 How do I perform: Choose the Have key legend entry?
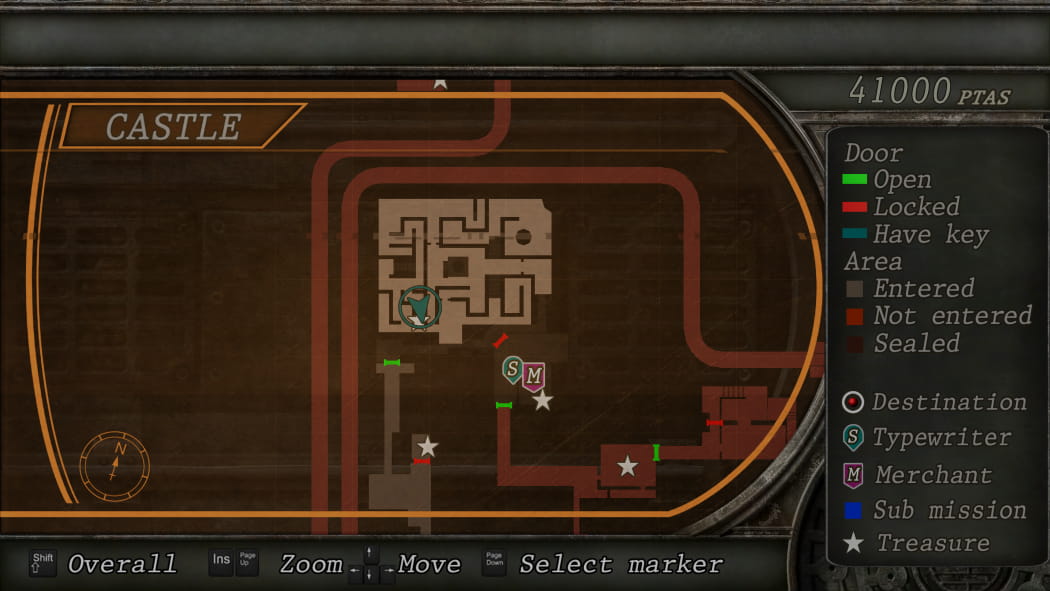[916, 235]
